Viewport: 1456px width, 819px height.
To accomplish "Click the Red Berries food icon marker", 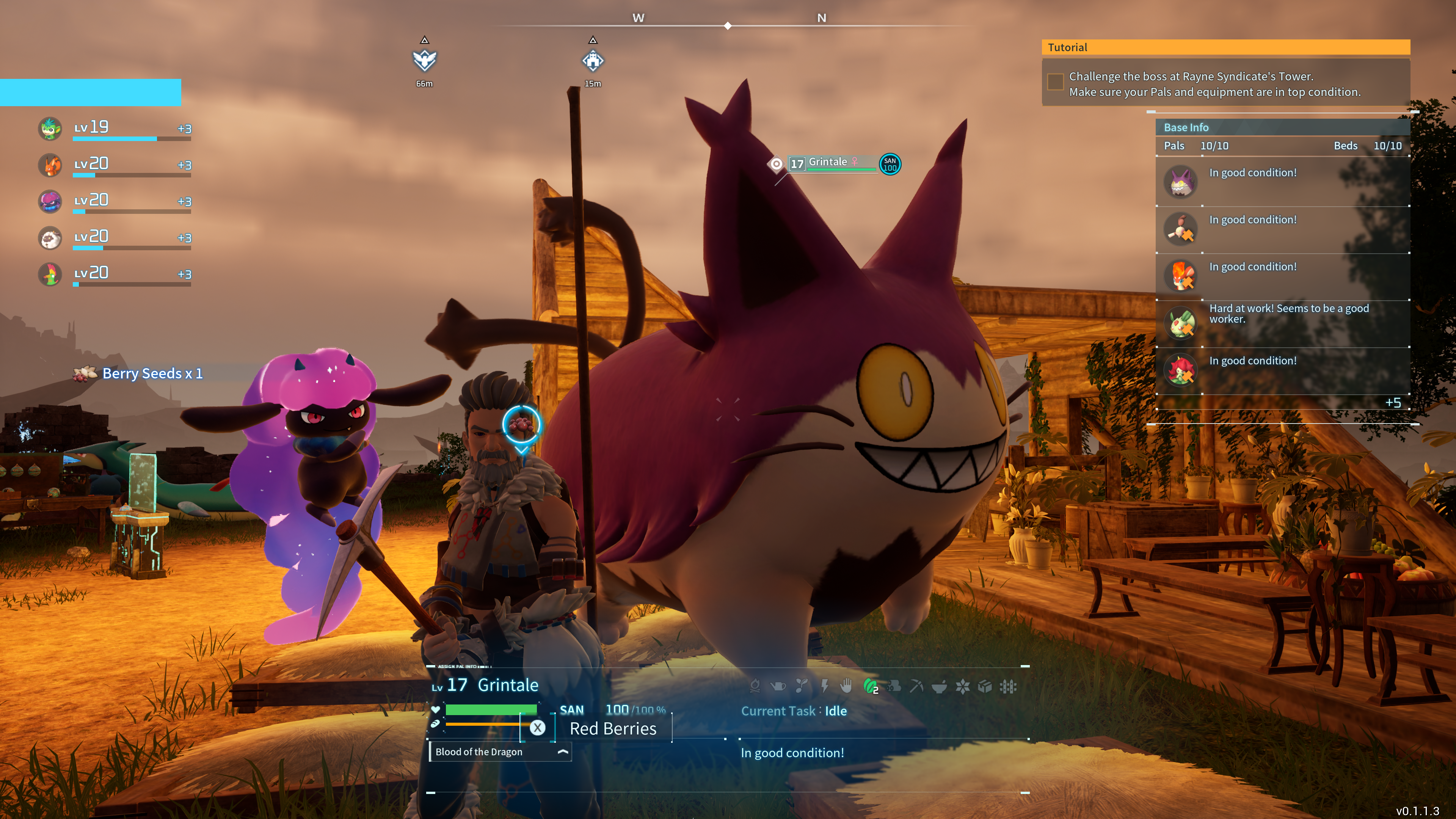I will 521,425.
